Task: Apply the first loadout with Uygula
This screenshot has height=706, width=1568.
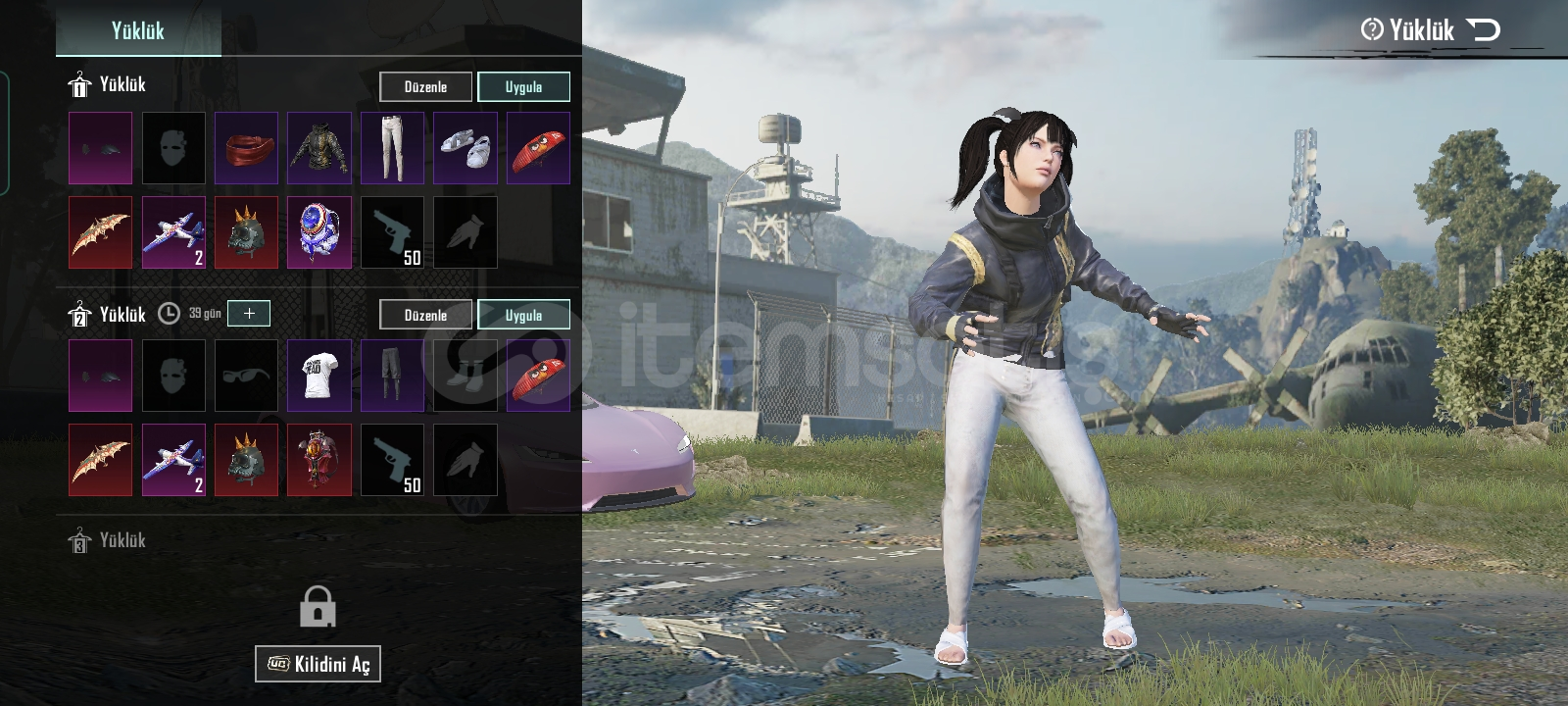Action: click(x=523, y=87)
